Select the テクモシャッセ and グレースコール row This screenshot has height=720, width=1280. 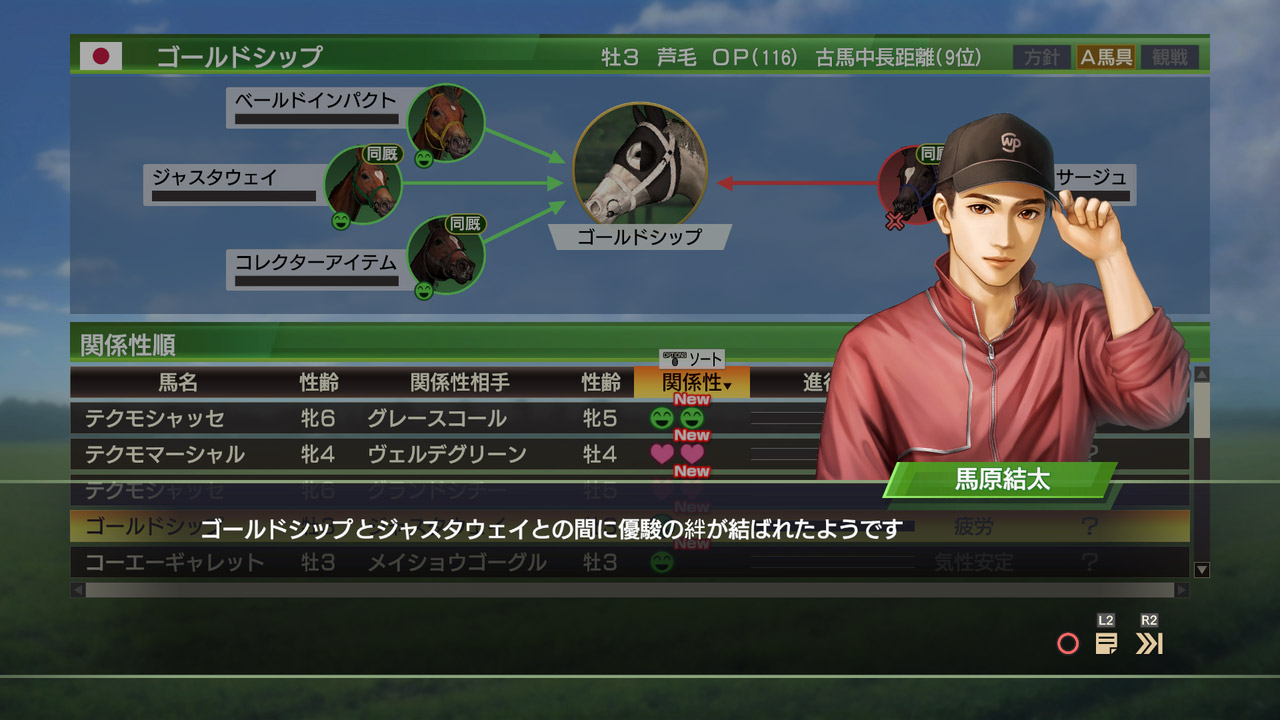(400, 419)
